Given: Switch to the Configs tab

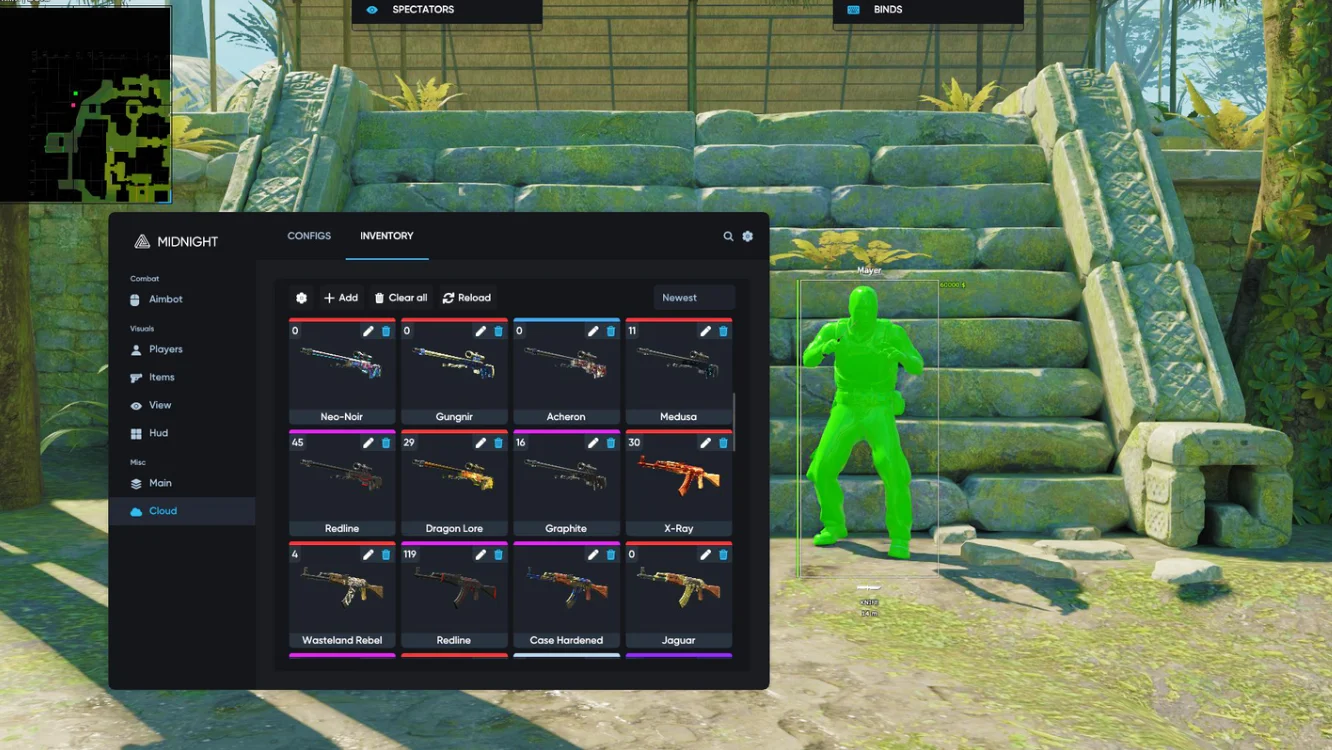Looking at the screenshot, I should (x=309, y=236).
